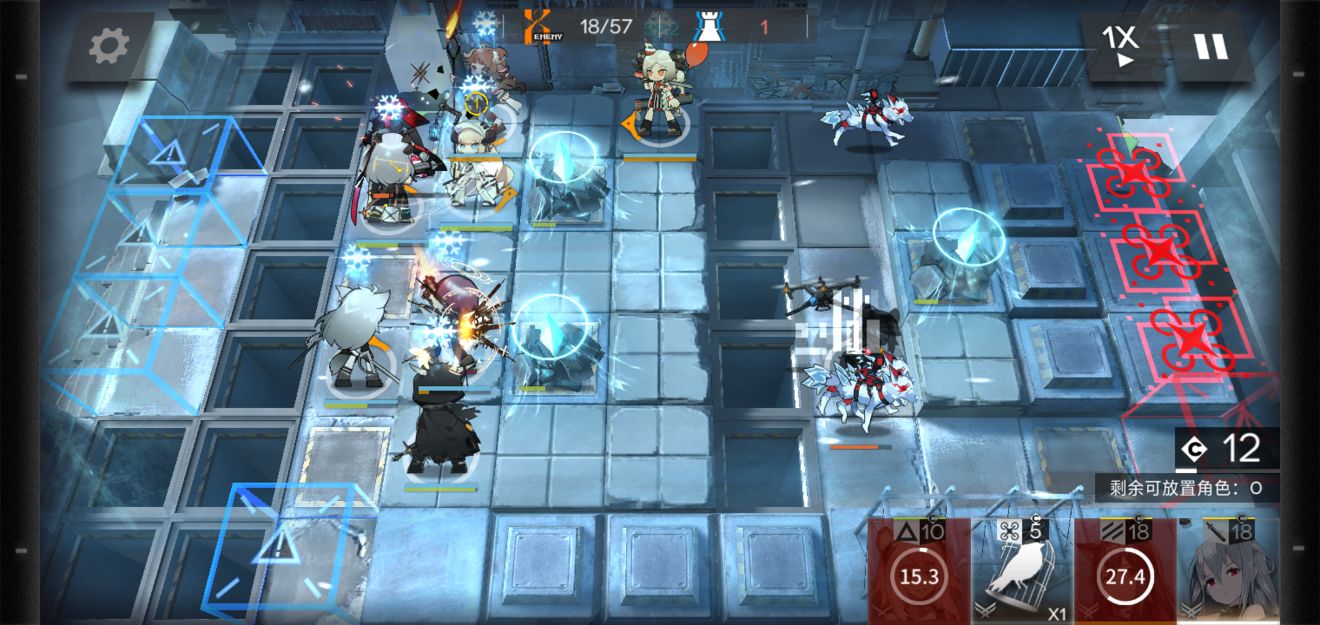This screenshot has width=1320, height=625.
Task: Pick the cooldown card showing 27.4 seconds
Action: (x=1125, y=573)
